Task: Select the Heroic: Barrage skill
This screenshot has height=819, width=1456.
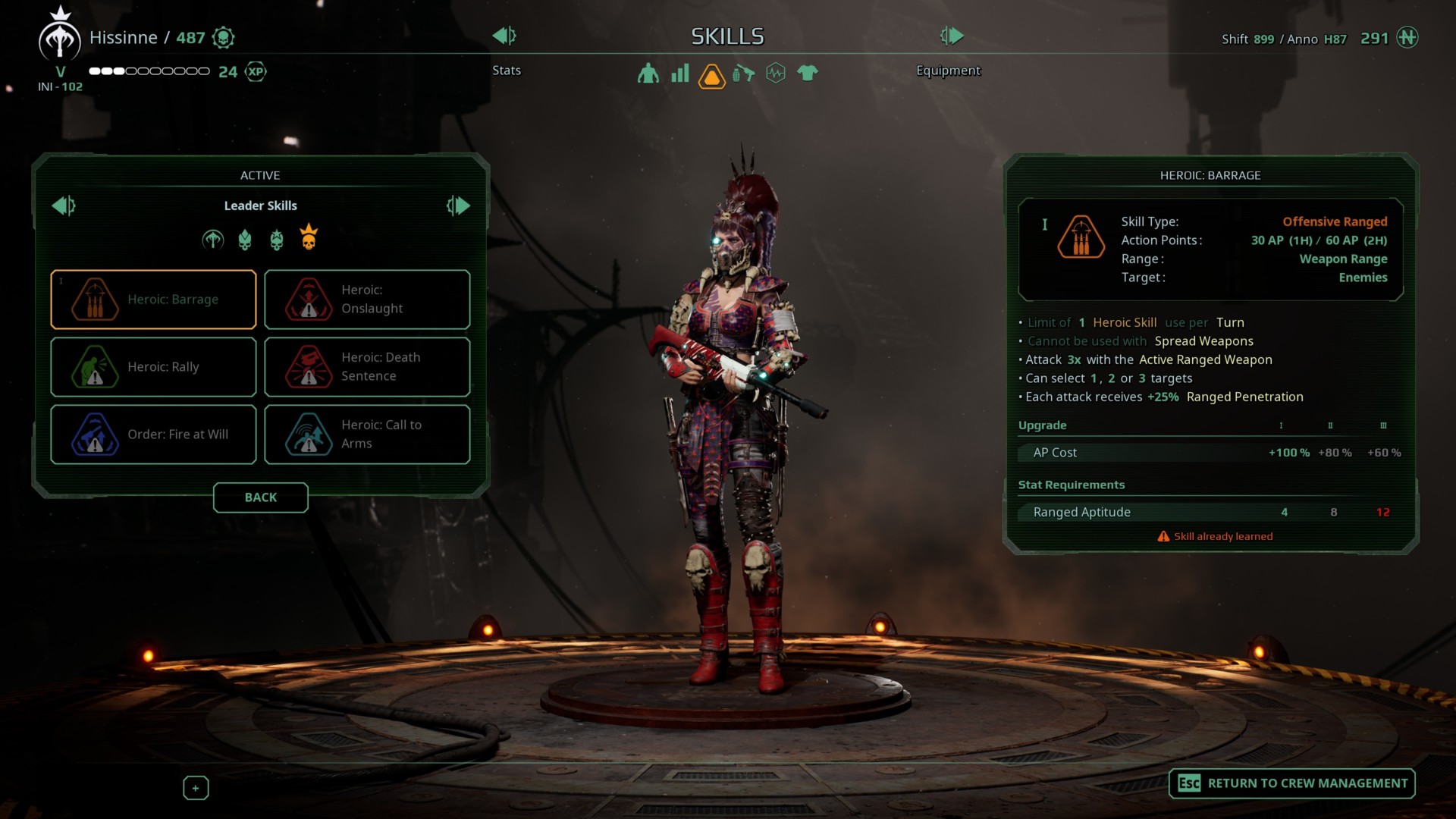Action: 153,300
